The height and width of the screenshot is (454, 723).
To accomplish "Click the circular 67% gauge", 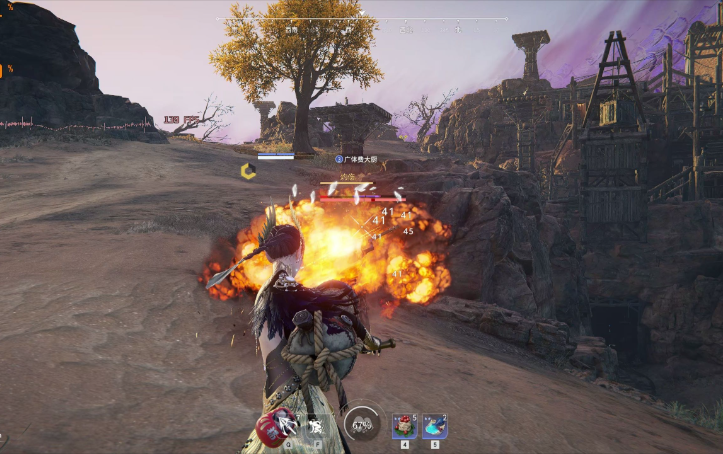I will pyautogui.click(x=361, y=424).
